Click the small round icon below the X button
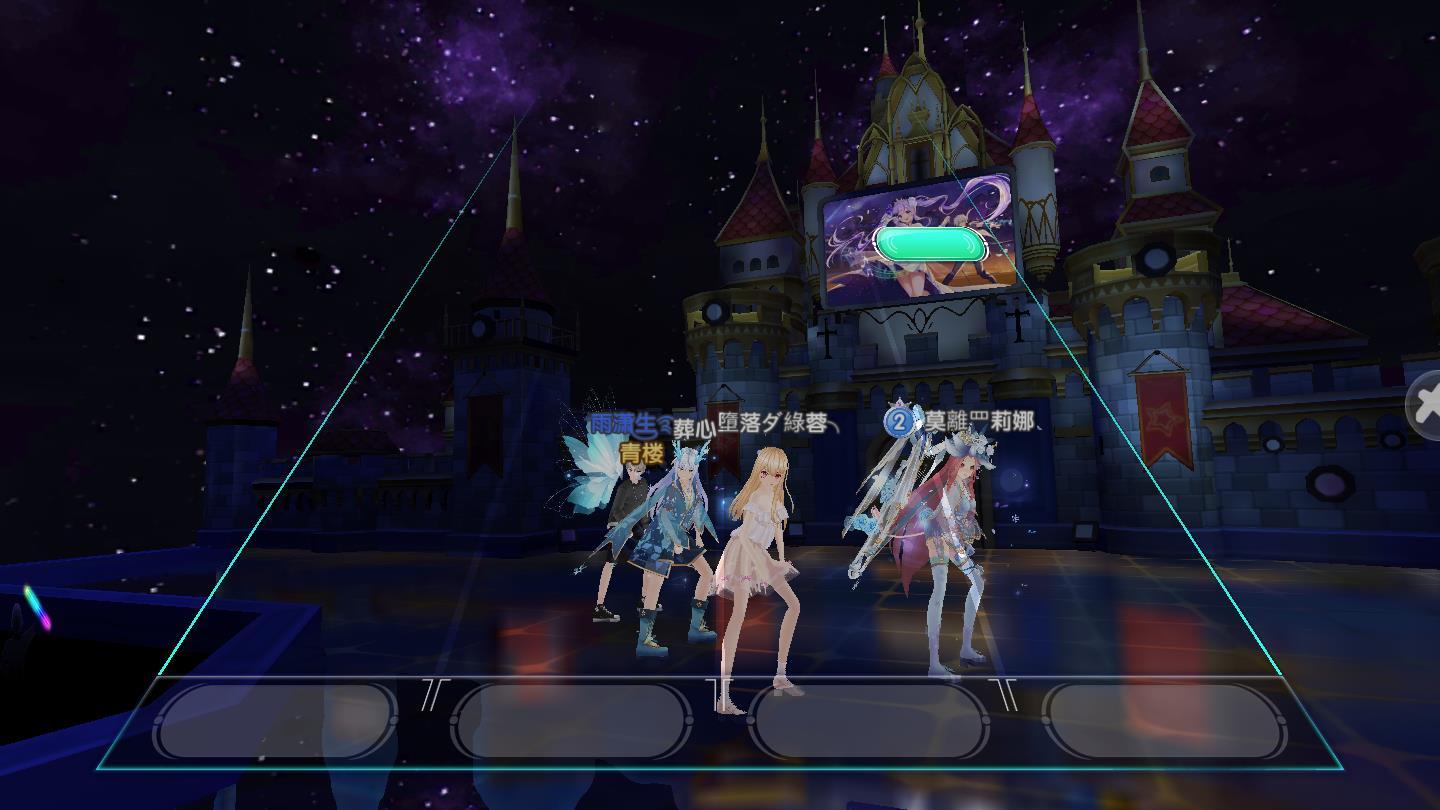Viewport: 1440px width, 810px height. 1391,439
